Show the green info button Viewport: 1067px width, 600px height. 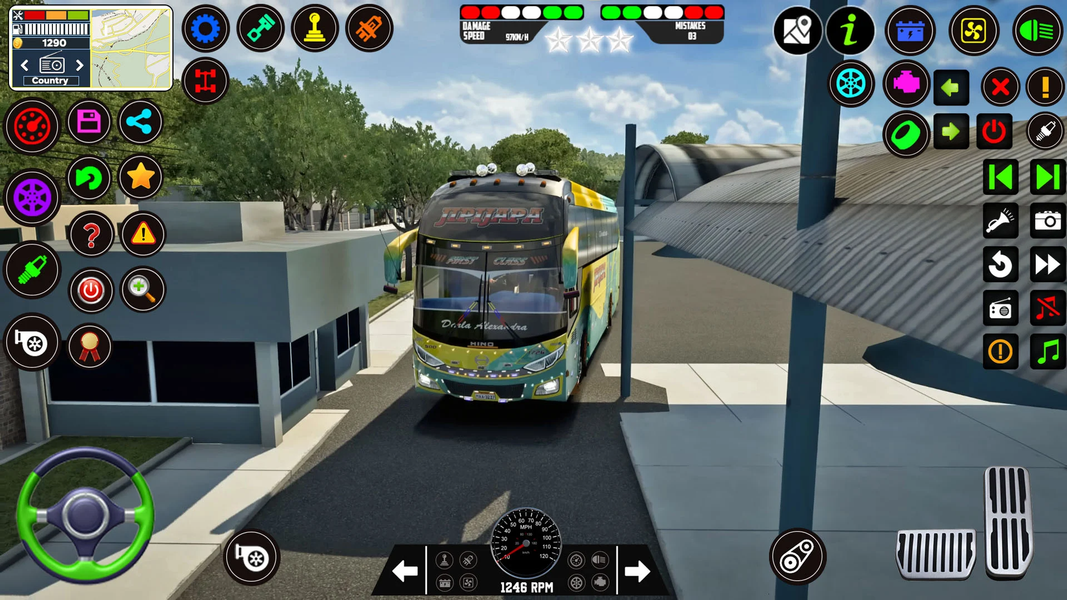[850, 31]
